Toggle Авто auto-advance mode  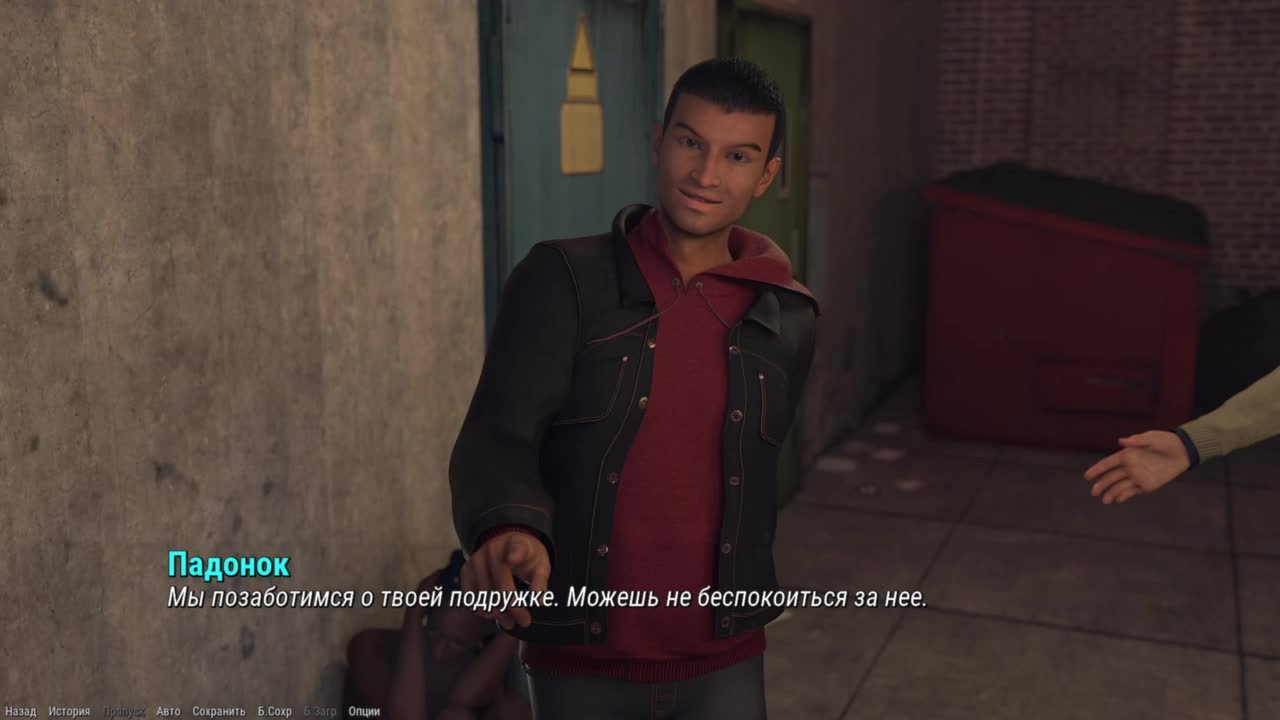[168, 712]
